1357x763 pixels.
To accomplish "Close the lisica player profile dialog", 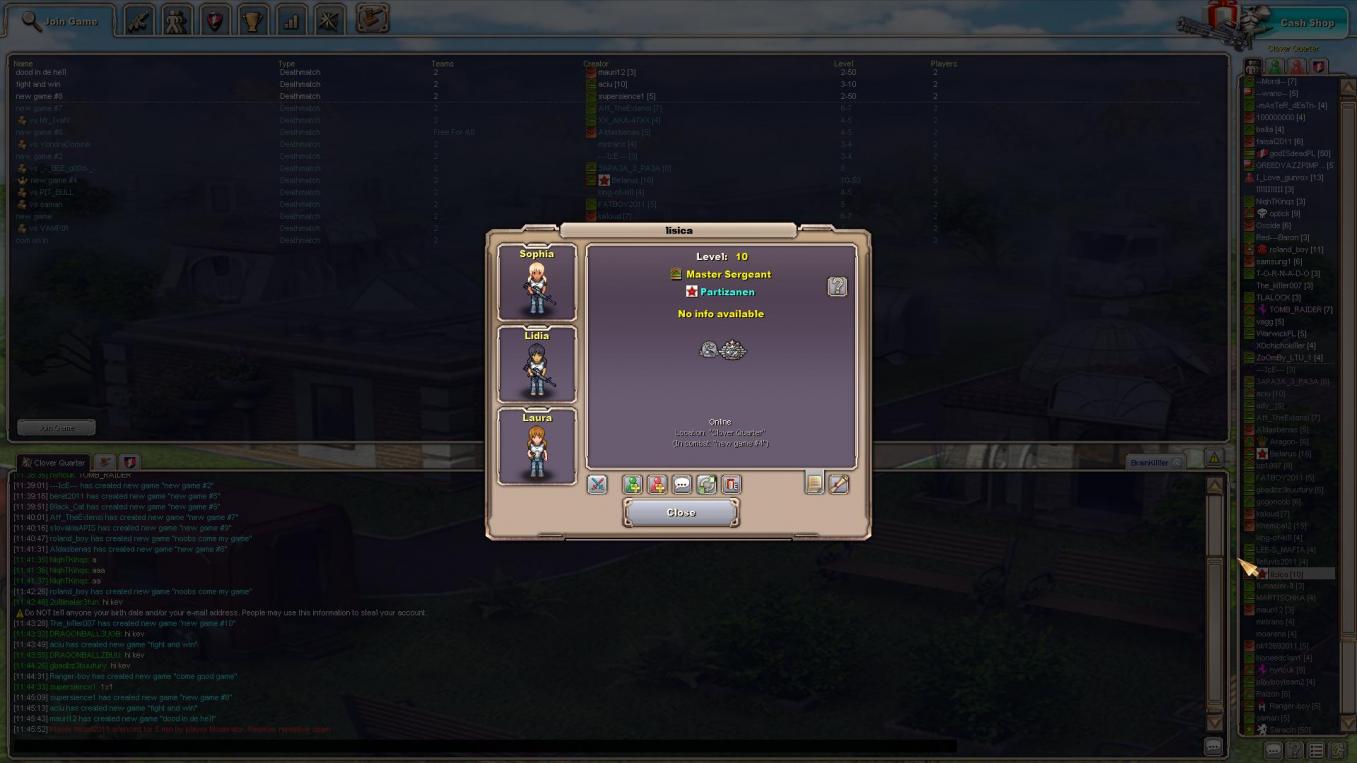I will 680,512.
